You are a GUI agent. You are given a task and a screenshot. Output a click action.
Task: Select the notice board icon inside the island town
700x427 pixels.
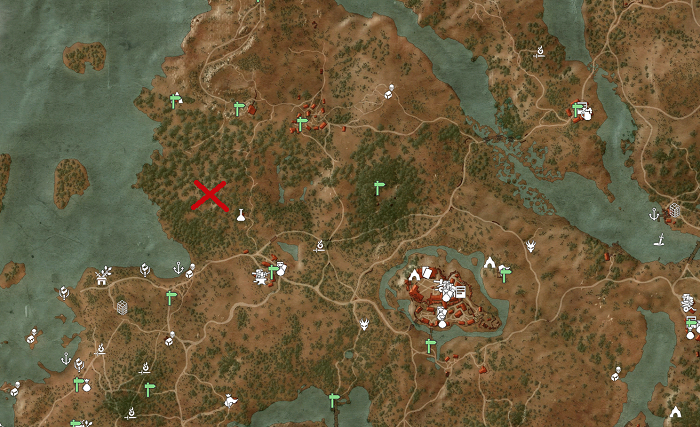tap(461, 290)
